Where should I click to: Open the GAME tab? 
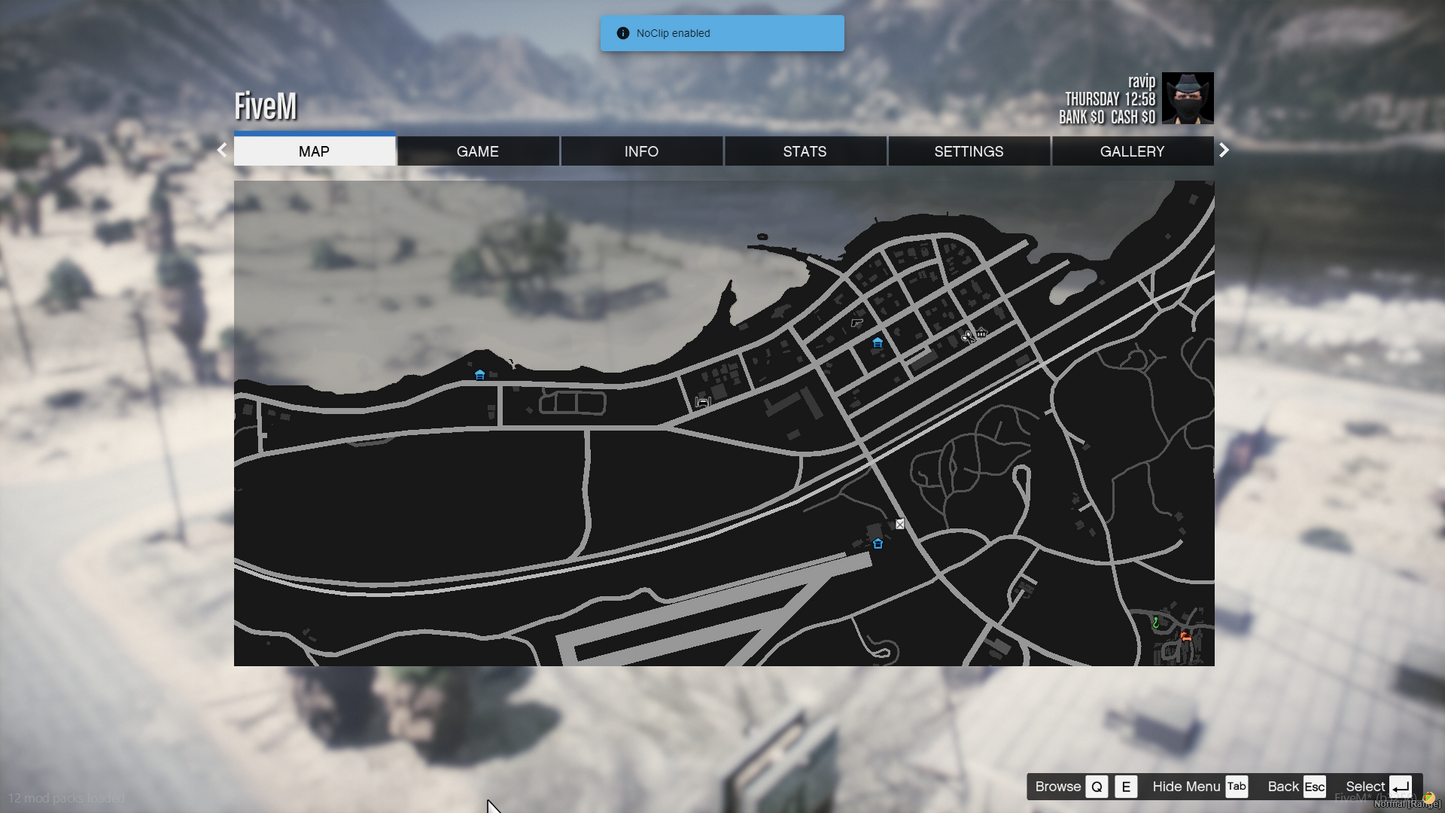(477, 151)
